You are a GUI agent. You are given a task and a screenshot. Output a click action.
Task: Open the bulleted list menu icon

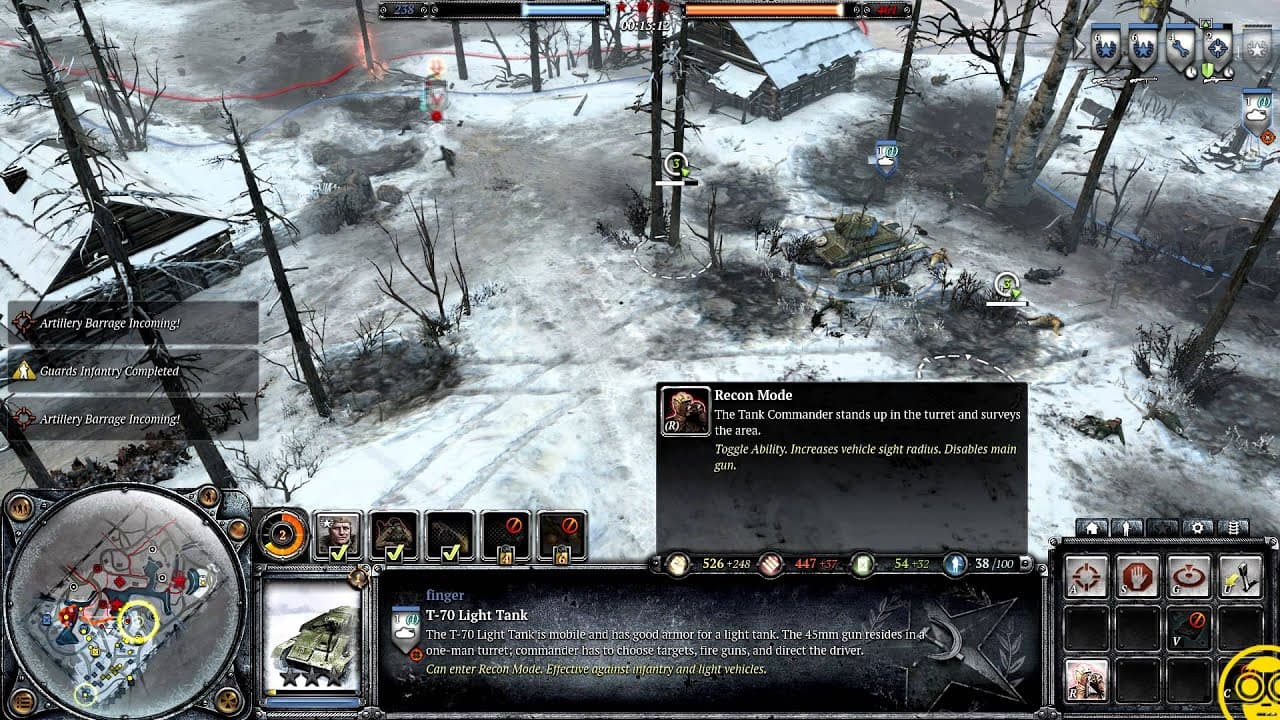tap(1234, 527)
